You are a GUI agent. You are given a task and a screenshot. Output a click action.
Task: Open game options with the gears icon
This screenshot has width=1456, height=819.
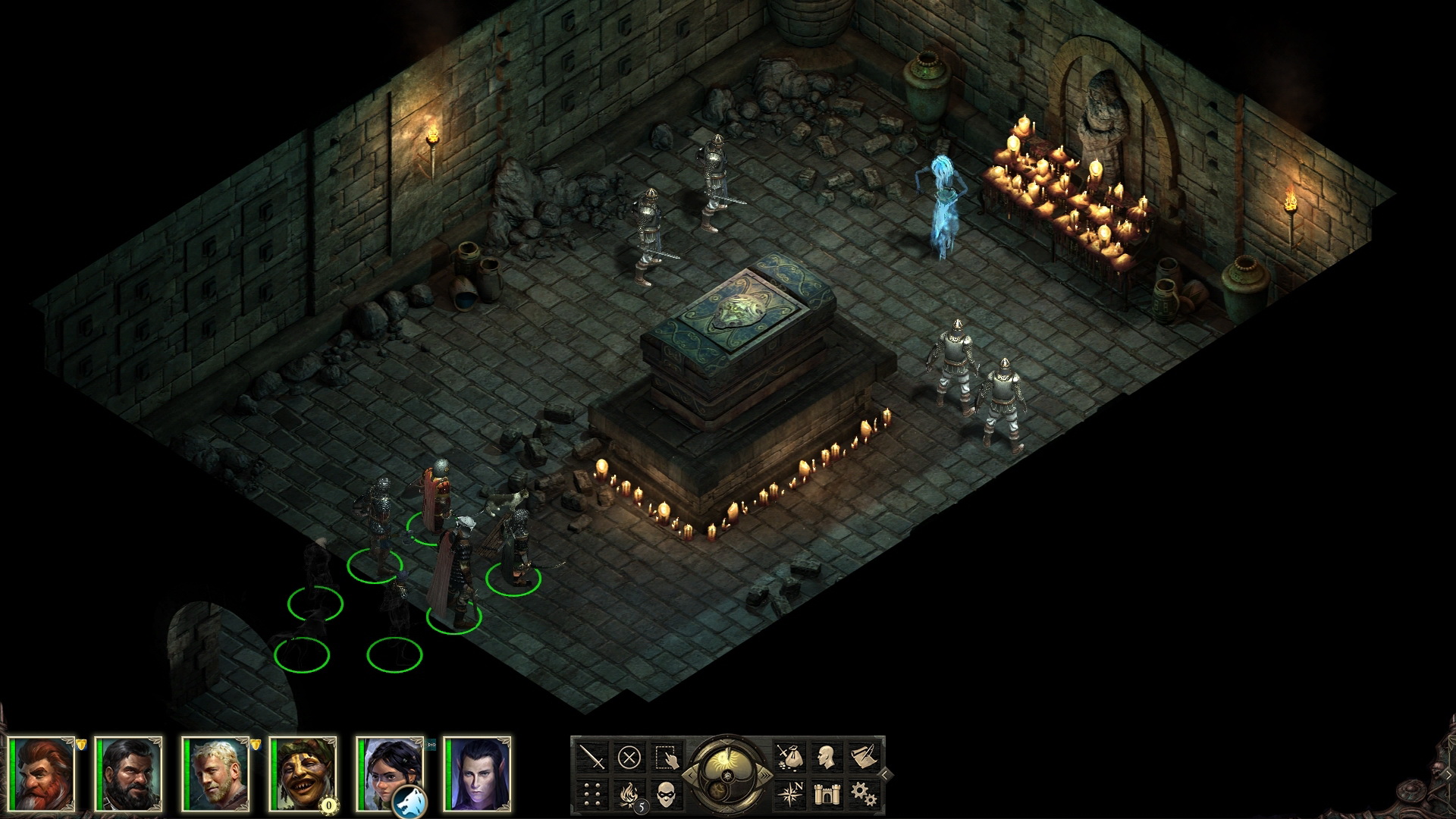pos(864,795)
